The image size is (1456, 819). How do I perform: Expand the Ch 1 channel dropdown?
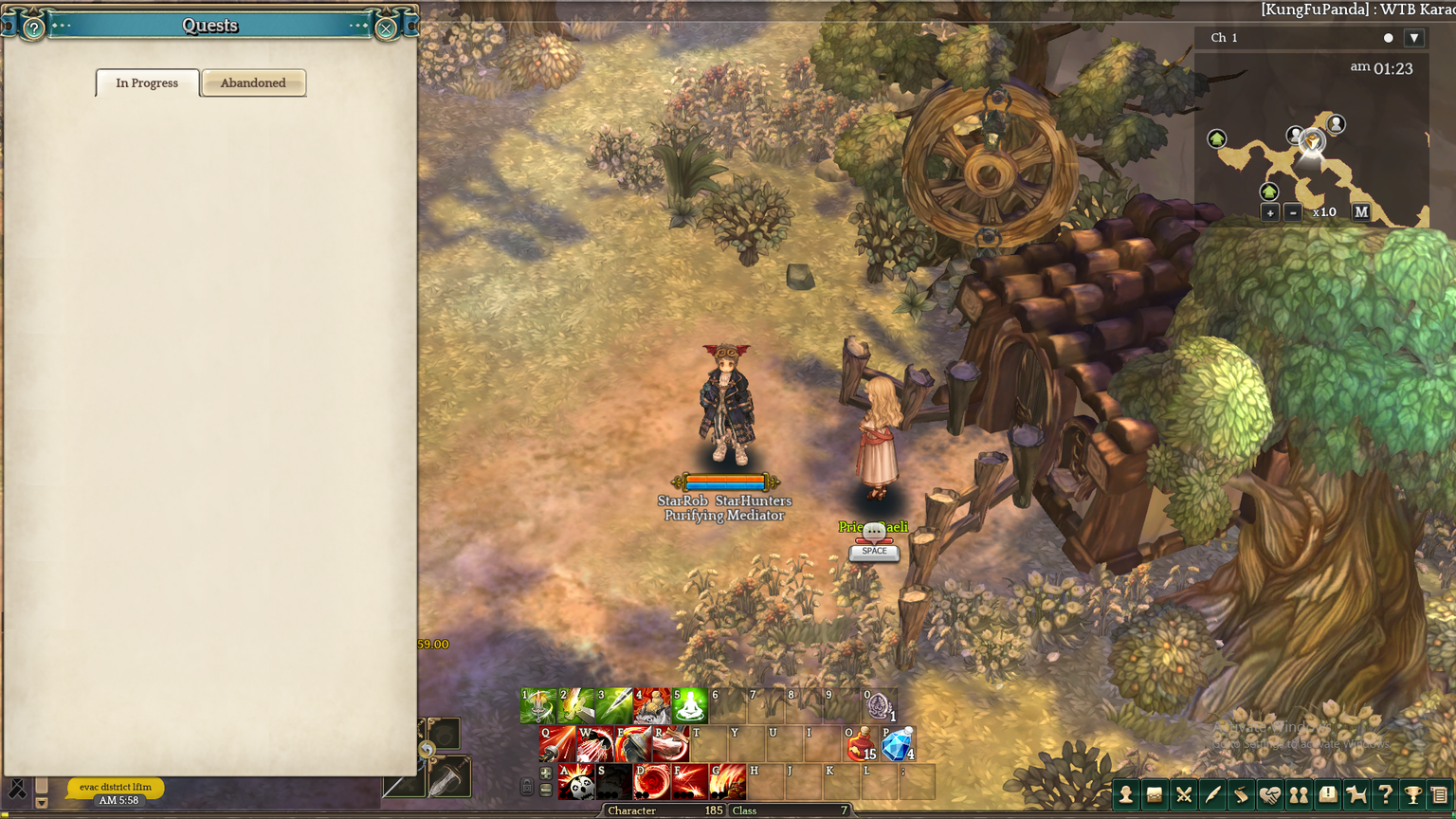[1413, 38]
